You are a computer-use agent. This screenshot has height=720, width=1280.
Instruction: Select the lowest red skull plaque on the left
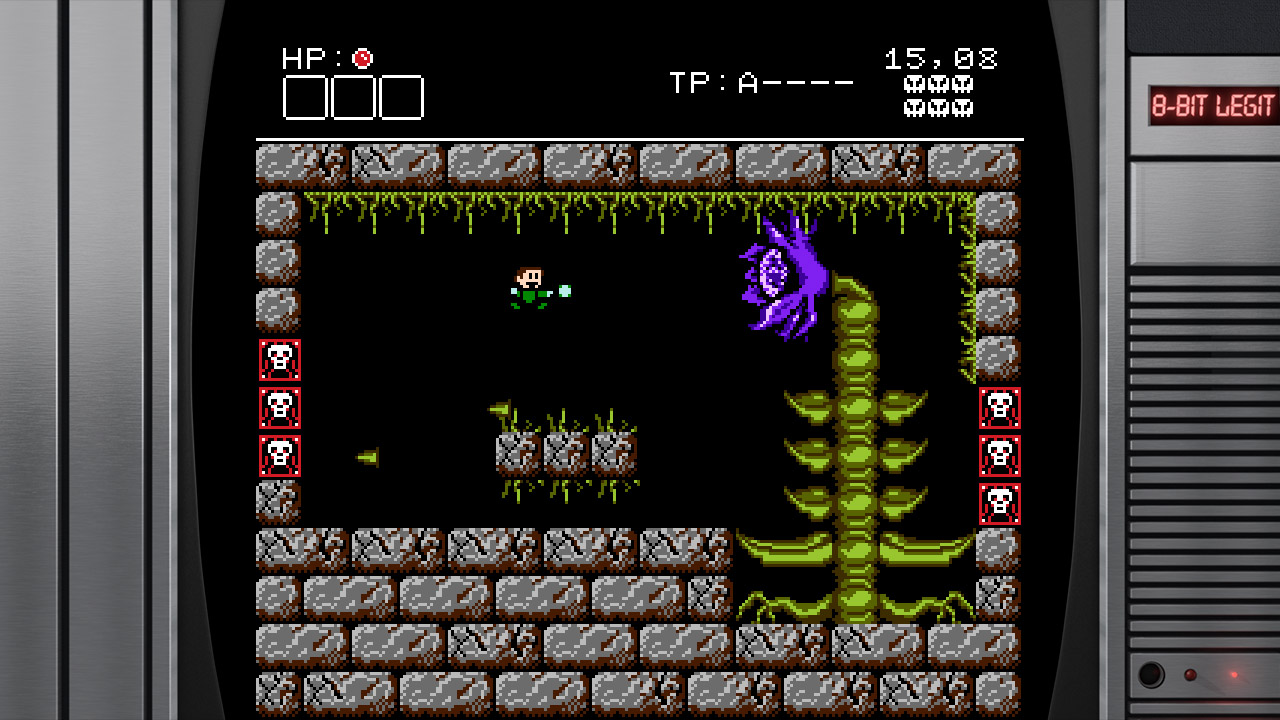278,458
